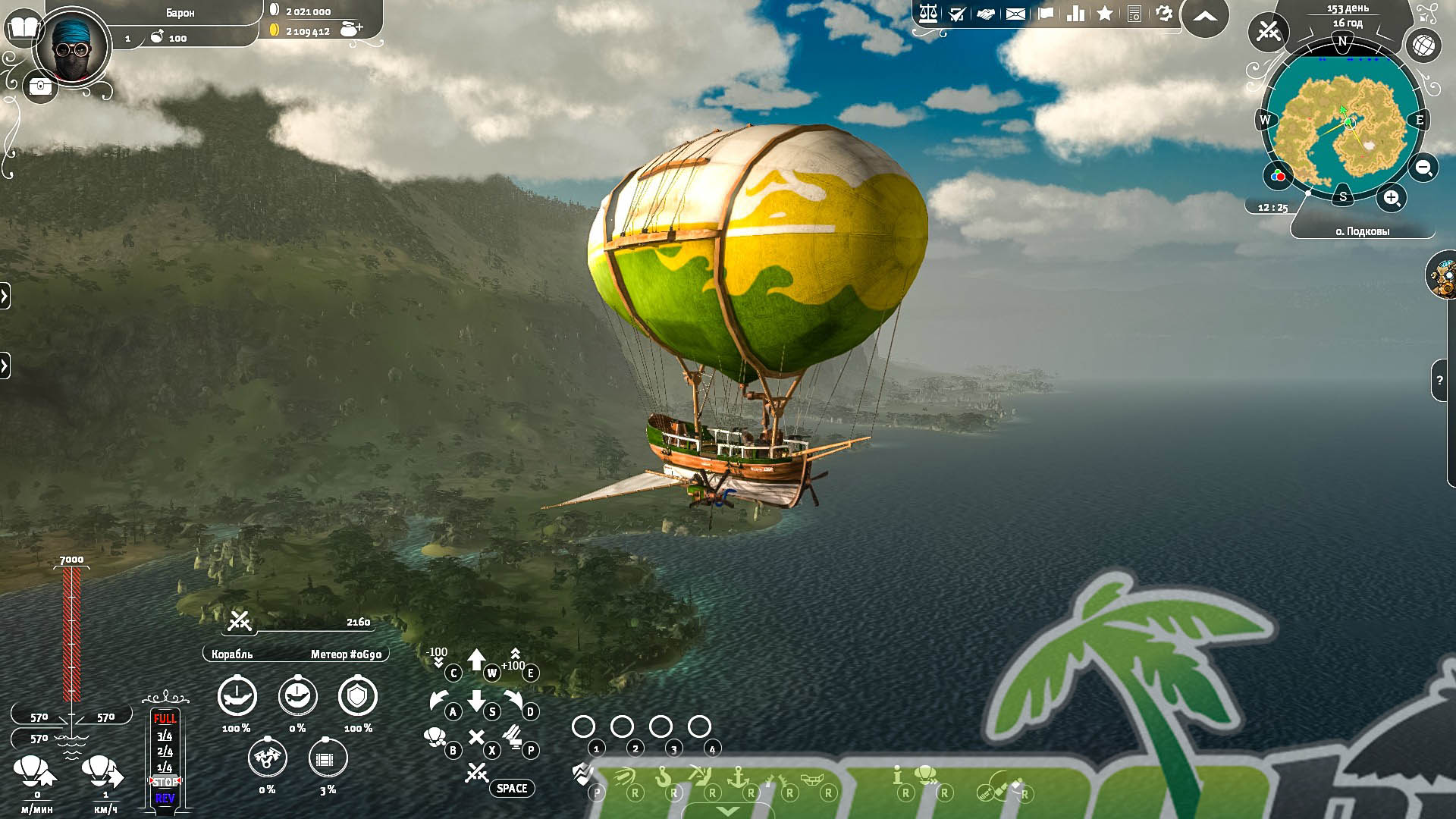1456x819 pixels.
Task: Open the trade scales menu
Action: (927, 14)
